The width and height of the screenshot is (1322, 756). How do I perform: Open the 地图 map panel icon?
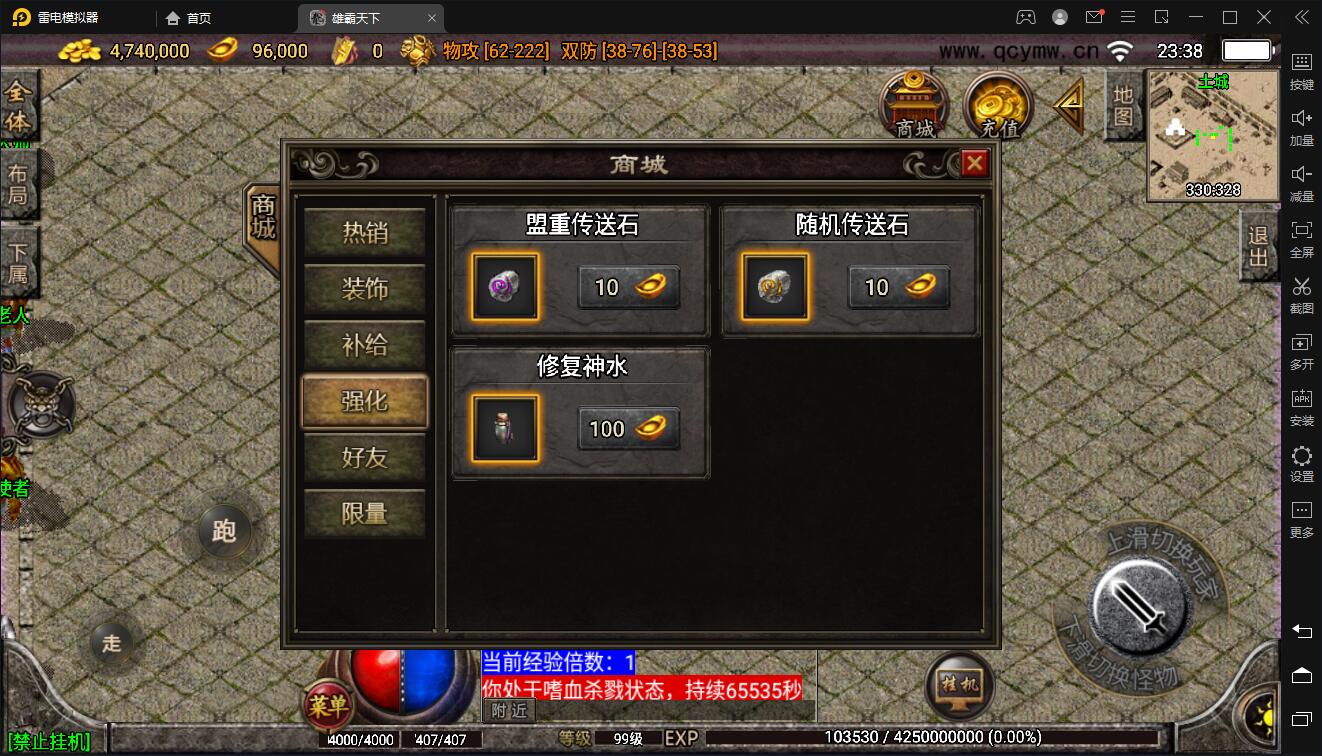tap(1122, 105)
